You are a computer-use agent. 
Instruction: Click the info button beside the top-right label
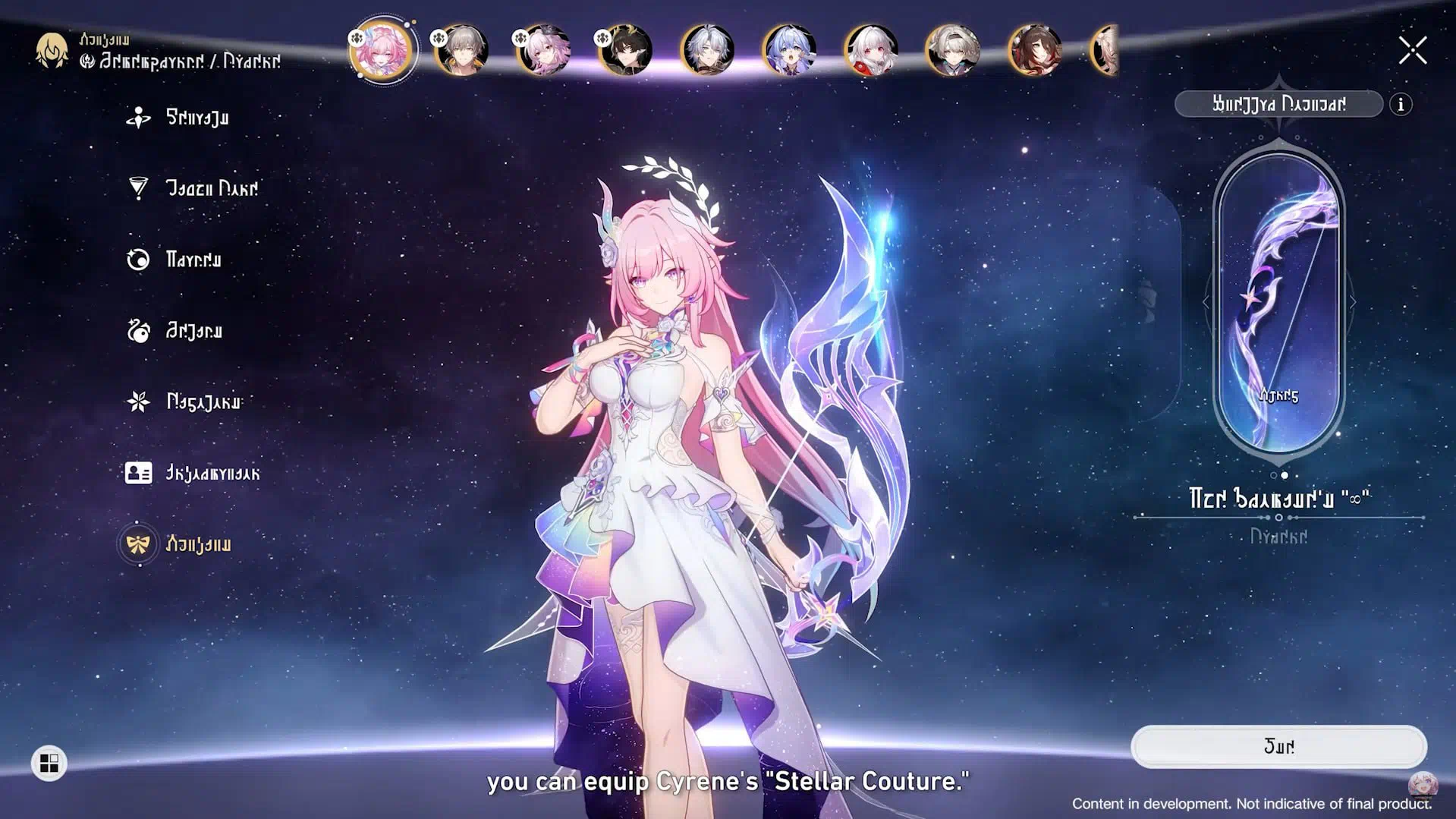click(x=1401, y=104)
